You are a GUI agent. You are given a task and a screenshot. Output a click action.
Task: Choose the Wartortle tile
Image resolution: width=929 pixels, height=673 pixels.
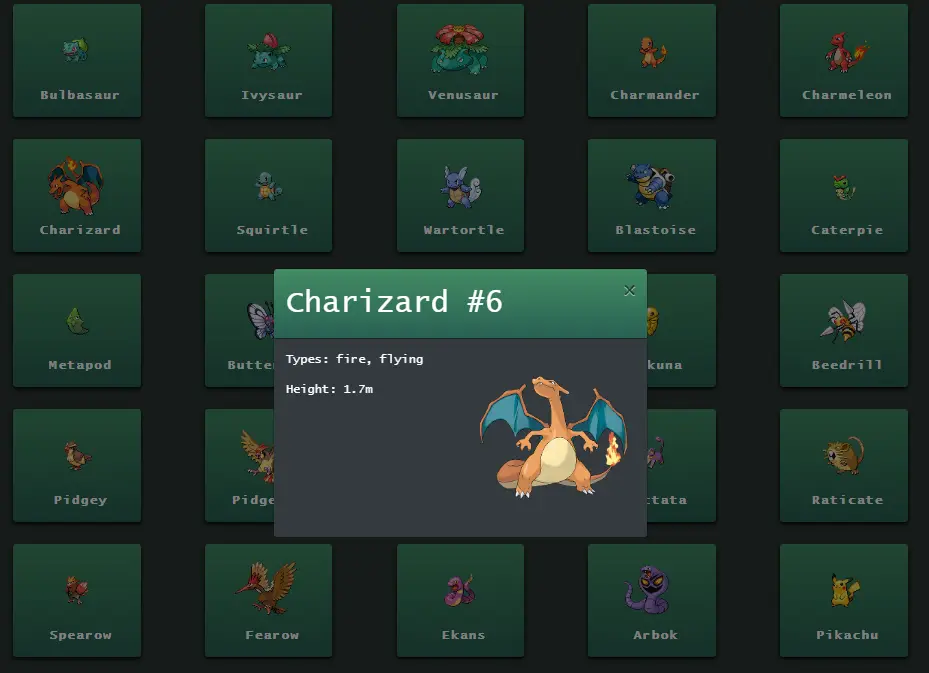(x=460, y=195)
